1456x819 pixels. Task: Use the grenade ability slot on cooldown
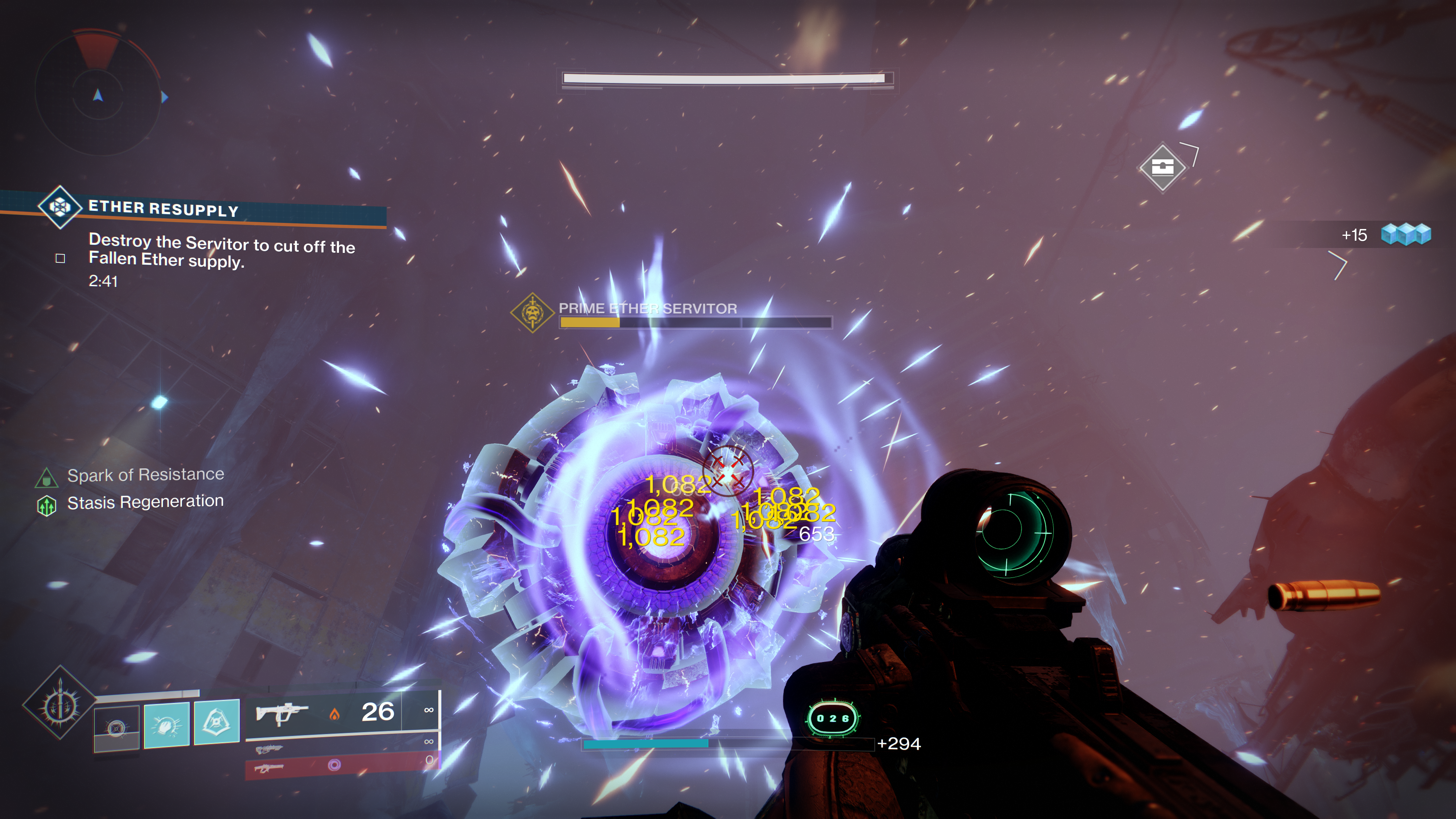116,728
